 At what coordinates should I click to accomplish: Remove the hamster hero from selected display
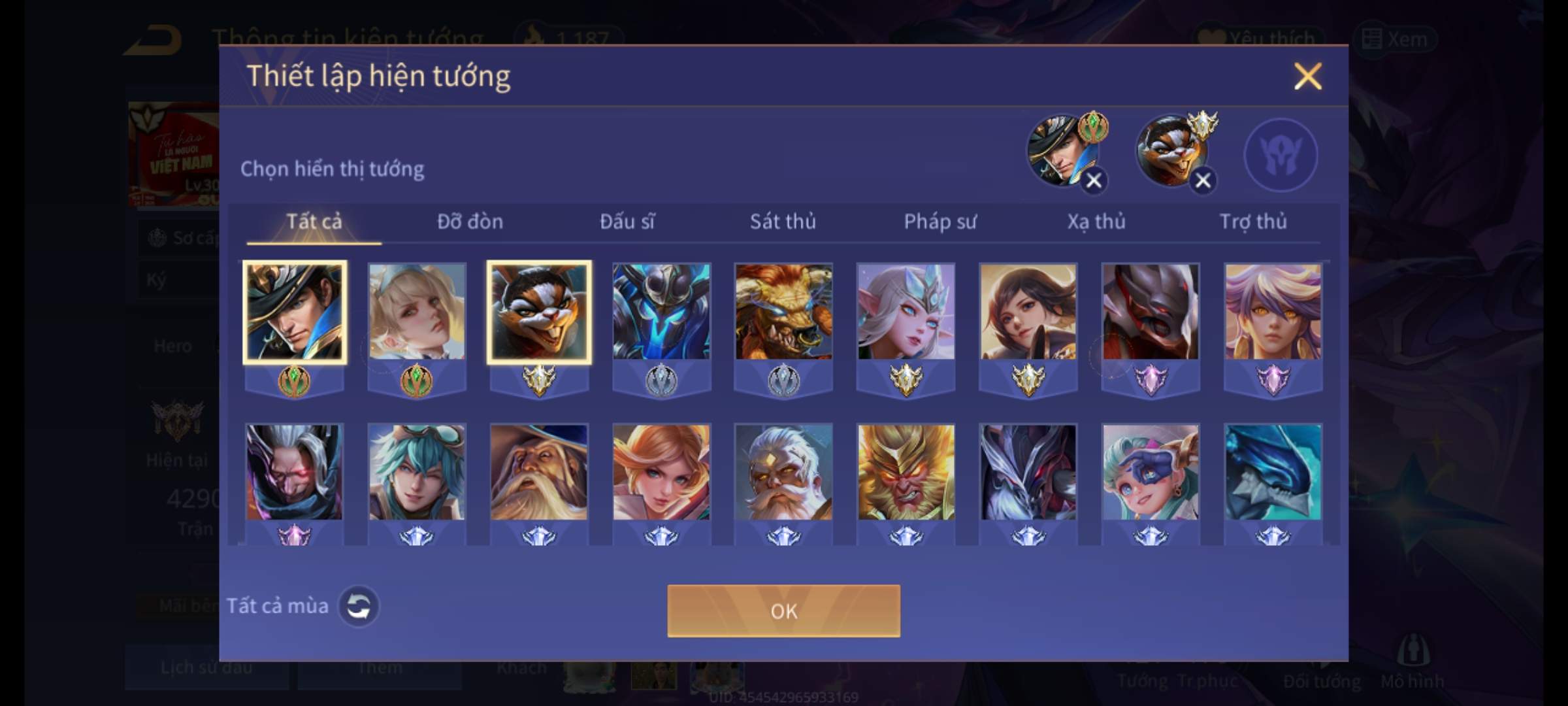1203,180
